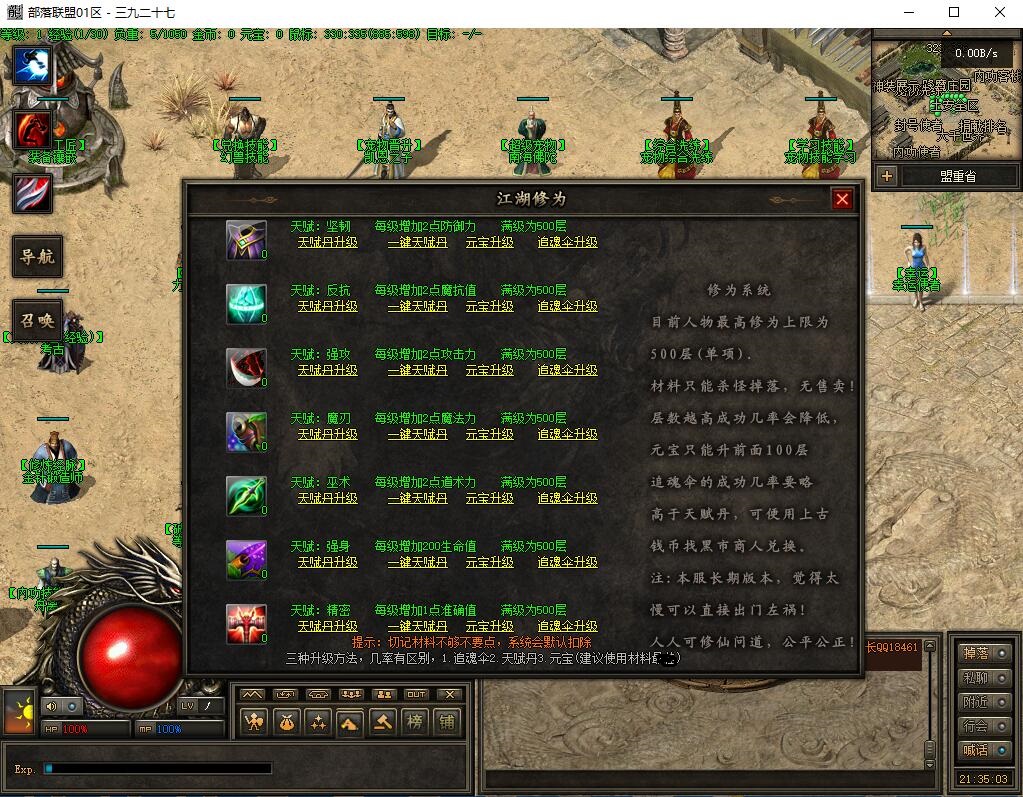Maximize the game window
The image size is (1023, 797).
(x=953, y=12)
